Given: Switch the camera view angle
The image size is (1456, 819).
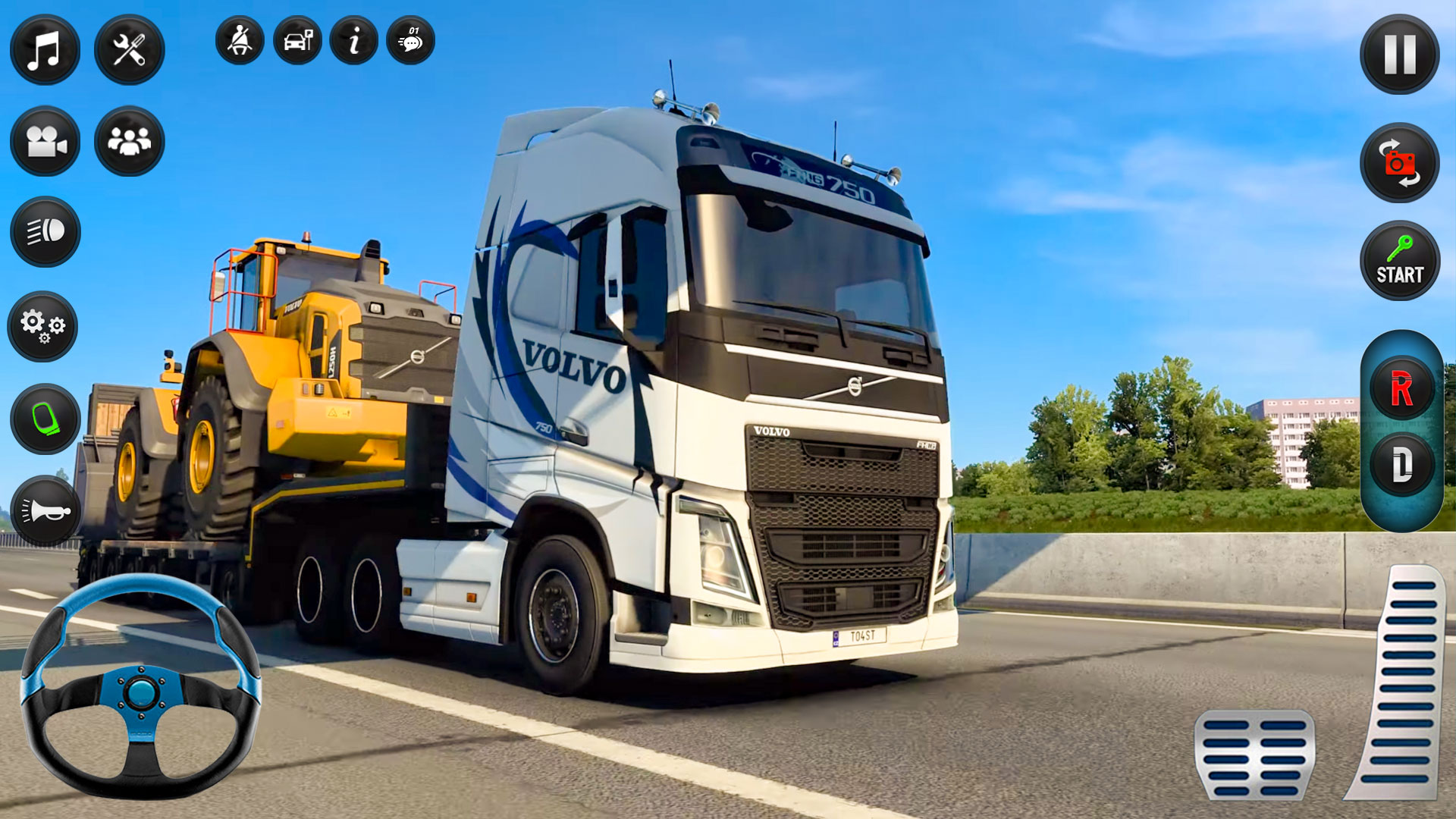Looking at the screenshot, I should (x=1398, y=162).
